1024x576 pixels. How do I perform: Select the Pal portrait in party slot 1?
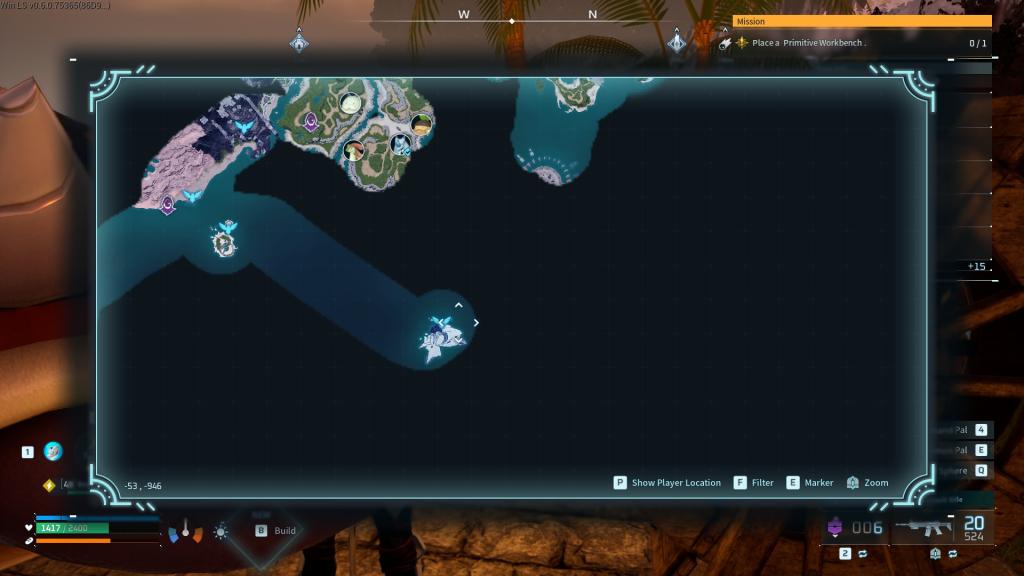click(x=53, y=451)
